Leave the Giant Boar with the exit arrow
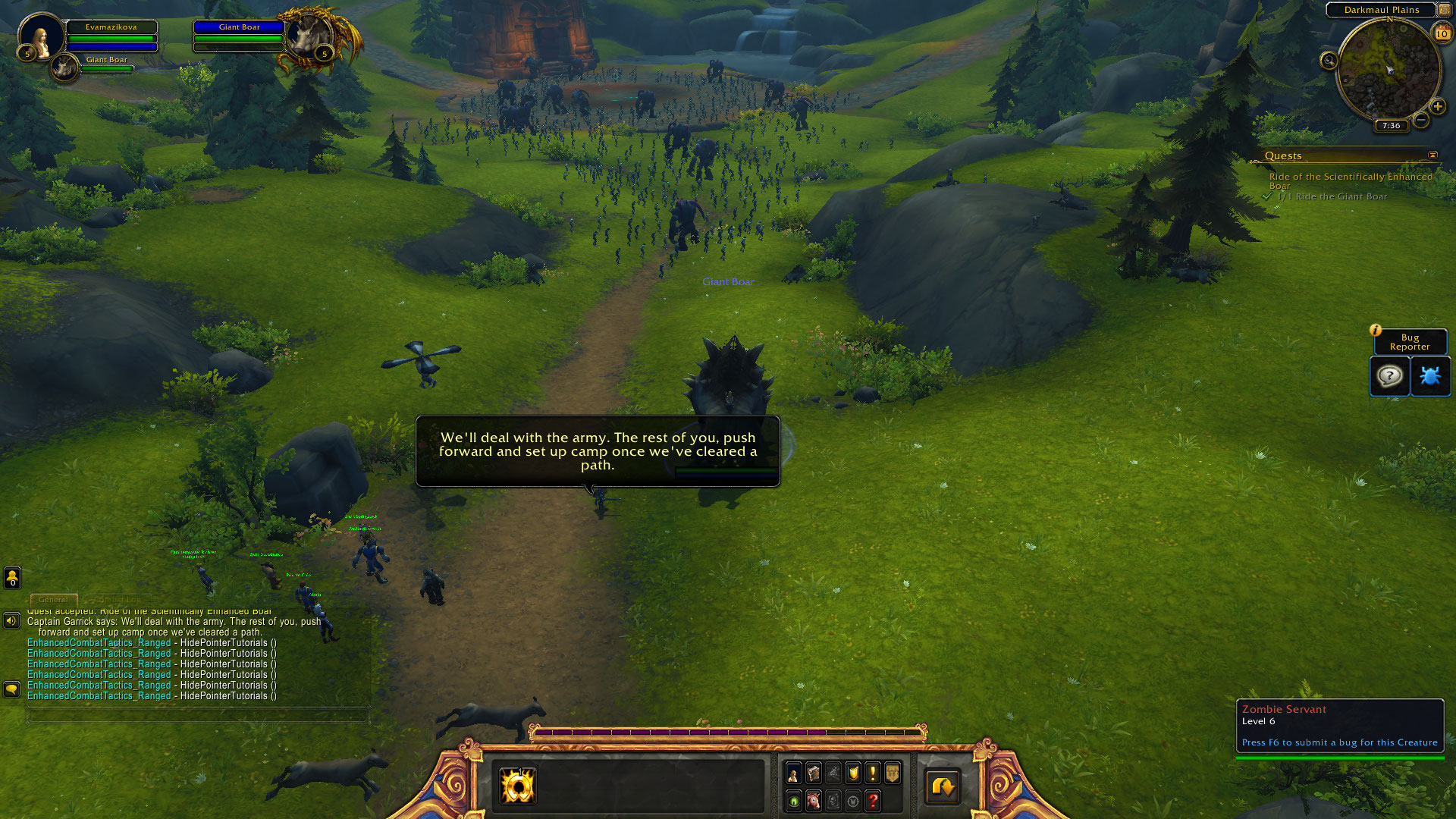Image resolution: width=1456 pixels, height=819 pixels. (943, 786)
